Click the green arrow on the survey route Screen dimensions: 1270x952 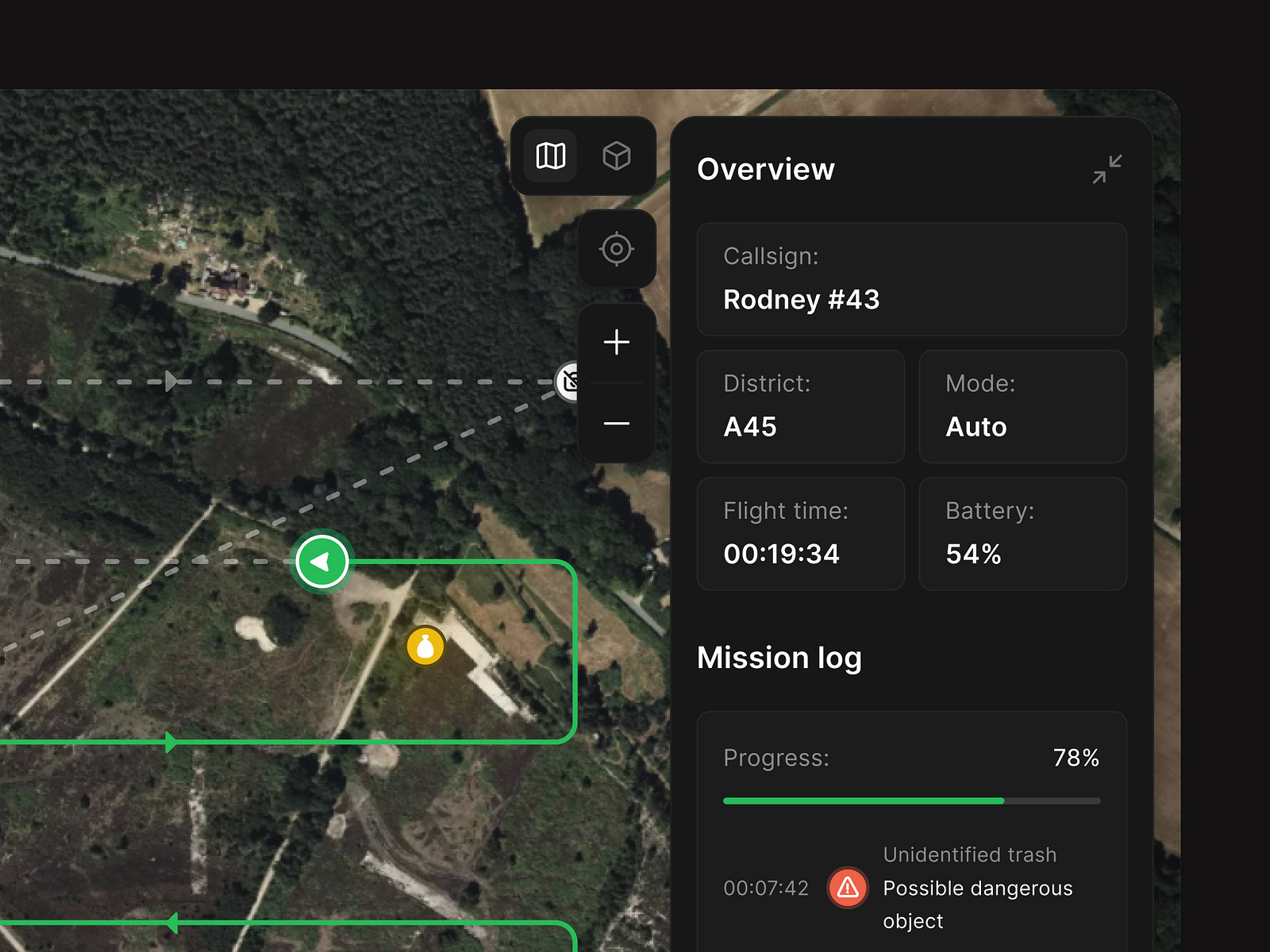point(171,743)
